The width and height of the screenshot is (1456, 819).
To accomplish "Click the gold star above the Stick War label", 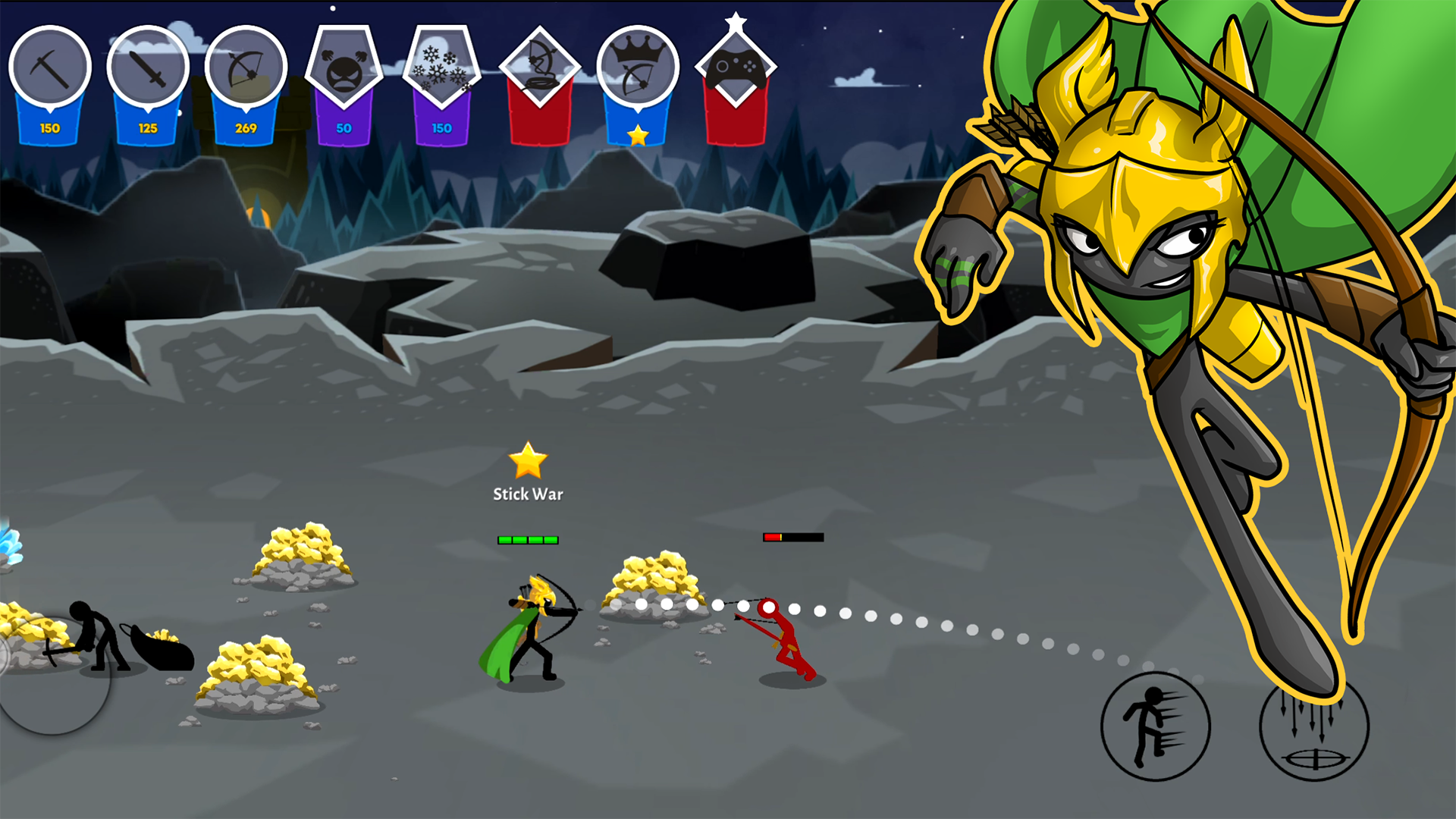I will pyautogui.click(x=527, y=461).
